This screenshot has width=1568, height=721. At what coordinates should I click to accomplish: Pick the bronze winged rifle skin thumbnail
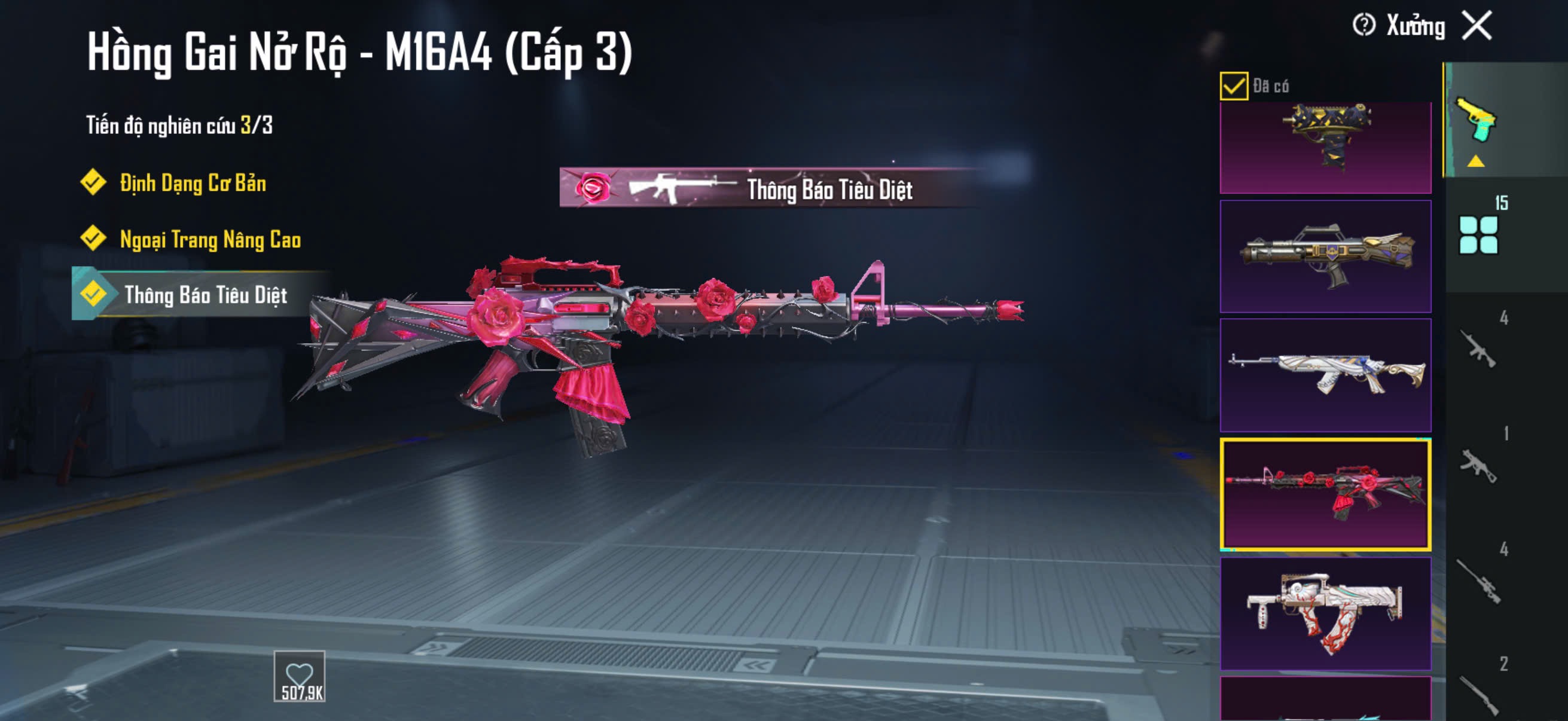pos(1325,256)
